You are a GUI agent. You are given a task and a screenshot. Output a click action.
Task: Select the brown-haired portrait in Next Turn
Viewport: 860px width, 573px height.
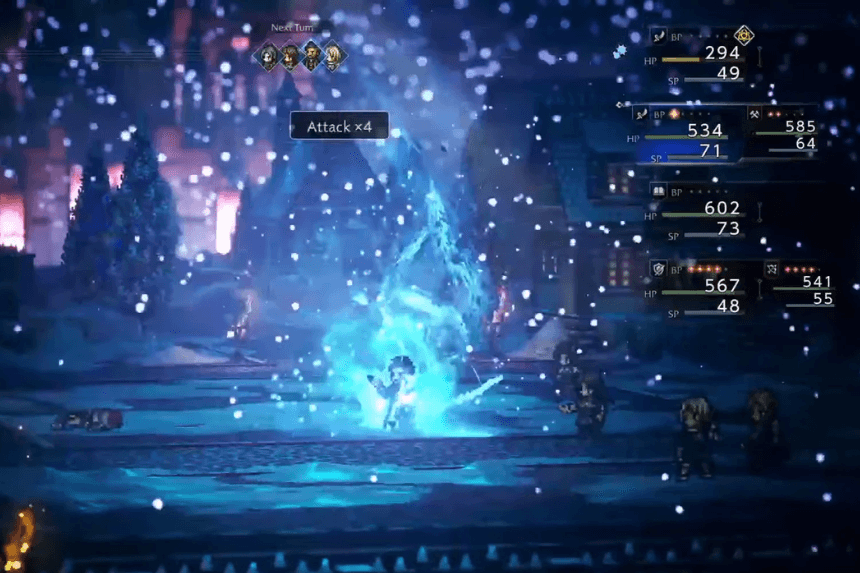click(290, 56)
